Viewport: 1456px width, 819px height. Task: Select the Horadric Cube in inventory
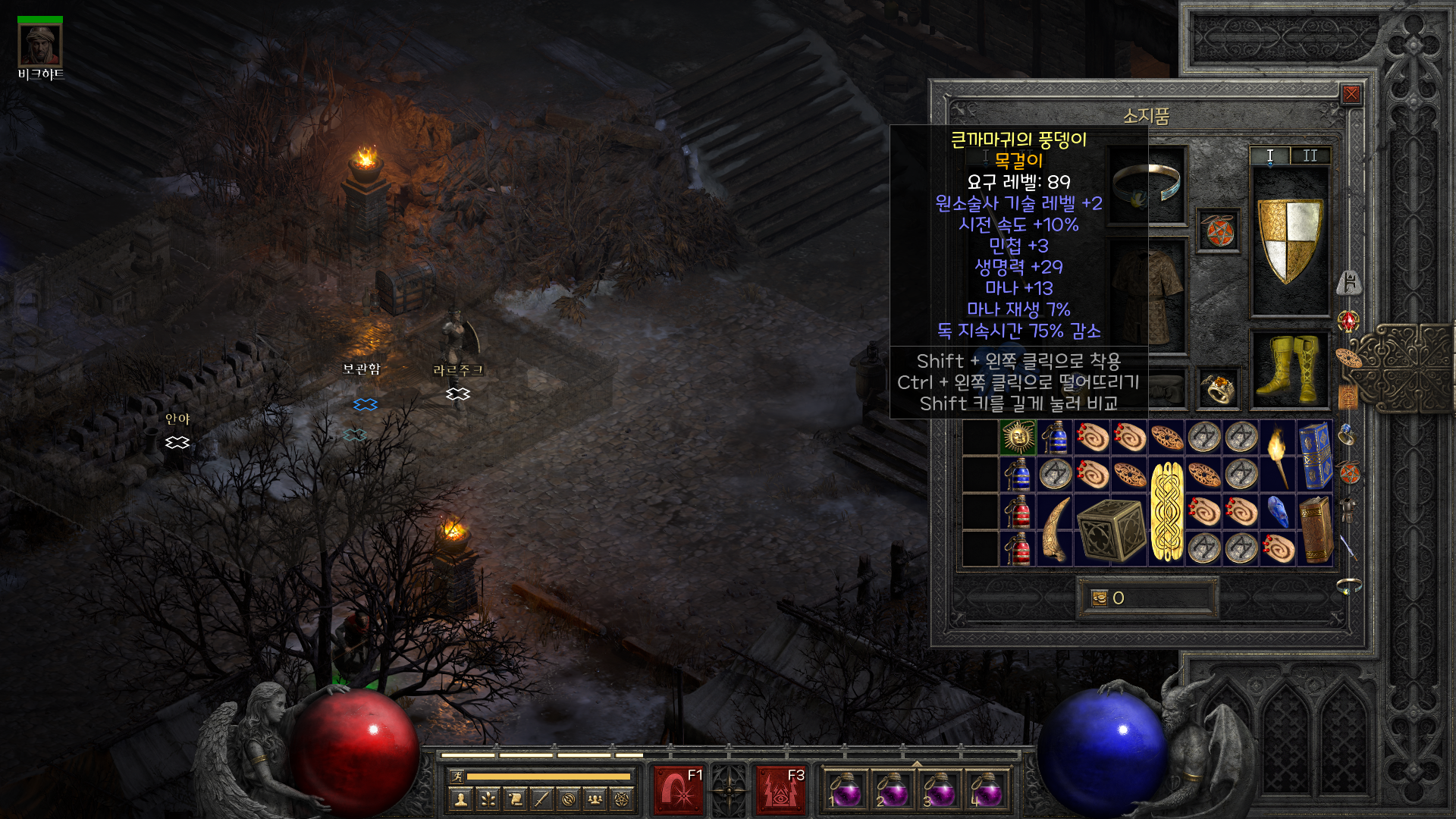tap(1111, 529)
